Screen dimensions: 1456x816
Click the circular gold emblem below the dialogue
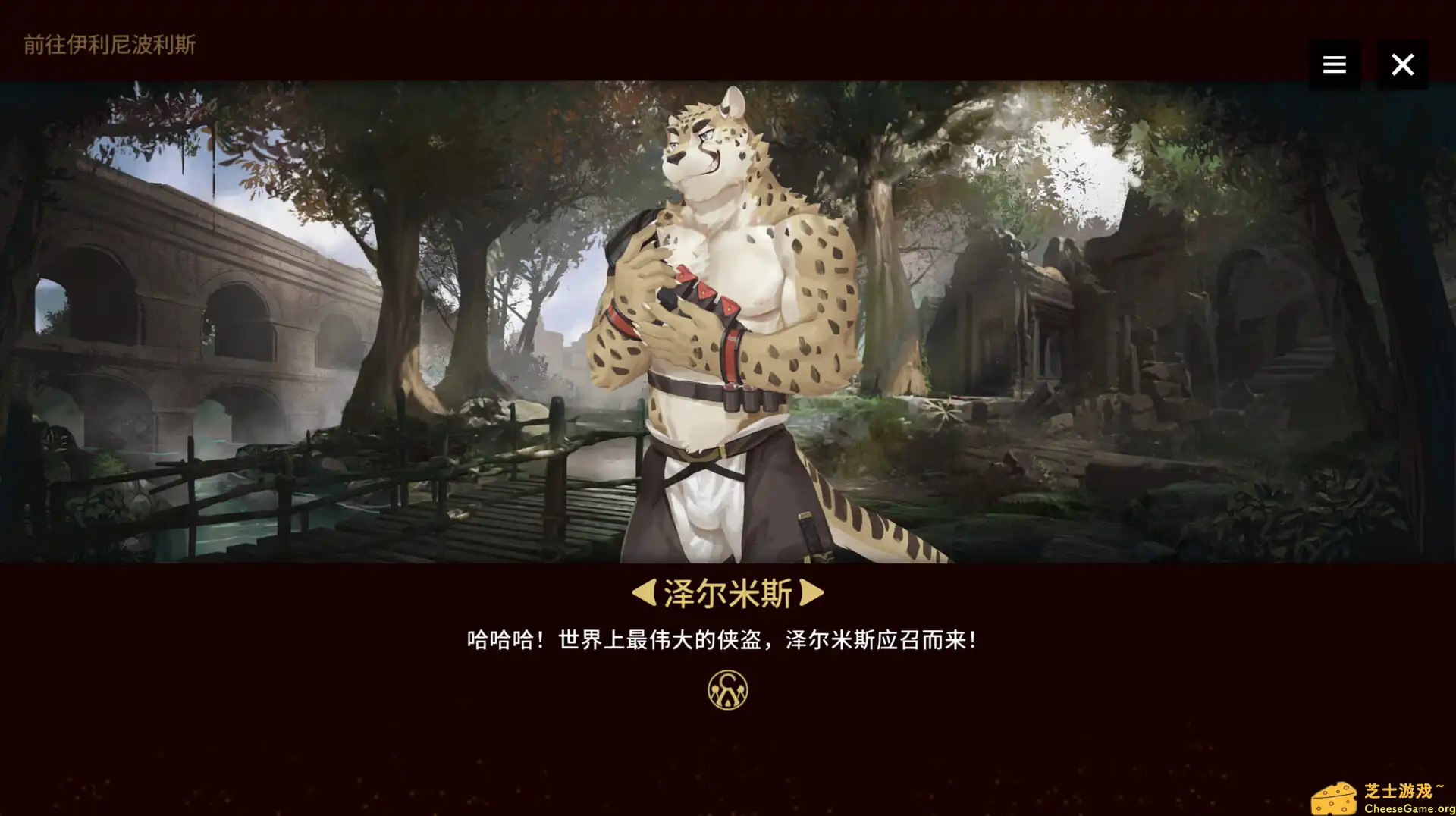point(727,690)
